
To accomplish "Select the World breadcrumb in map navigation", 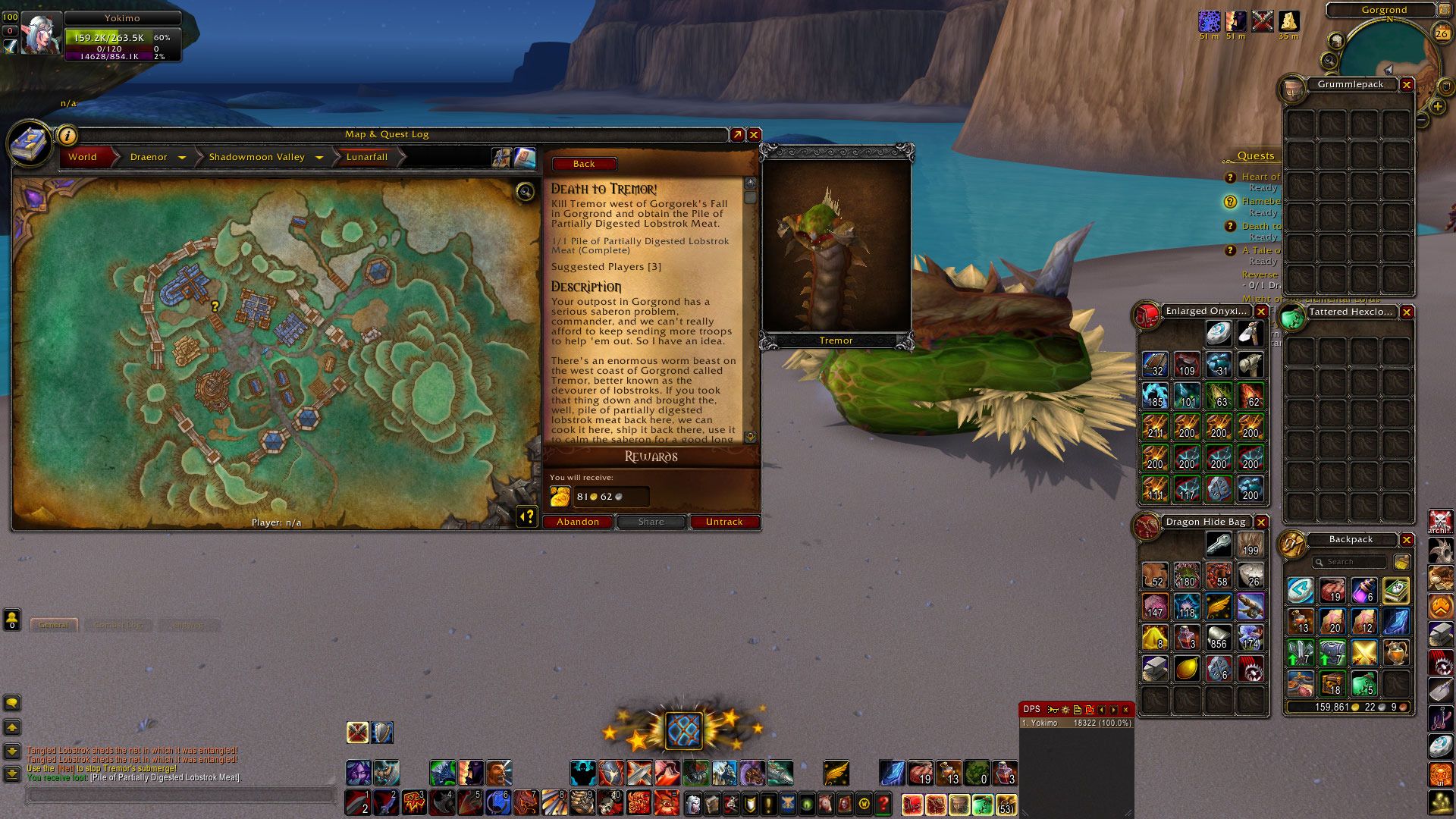I will coord(83,157).
